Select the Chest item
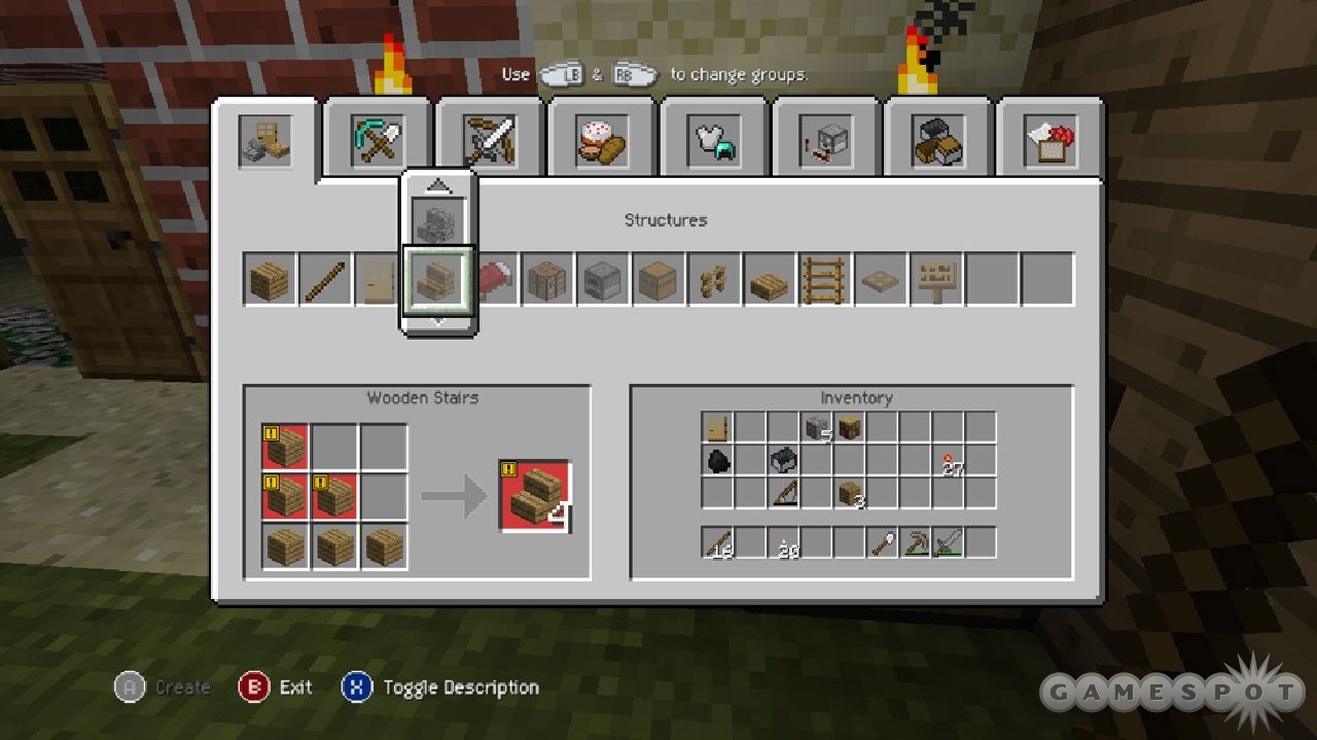The image size is (1317, 740). coord(659,279)
